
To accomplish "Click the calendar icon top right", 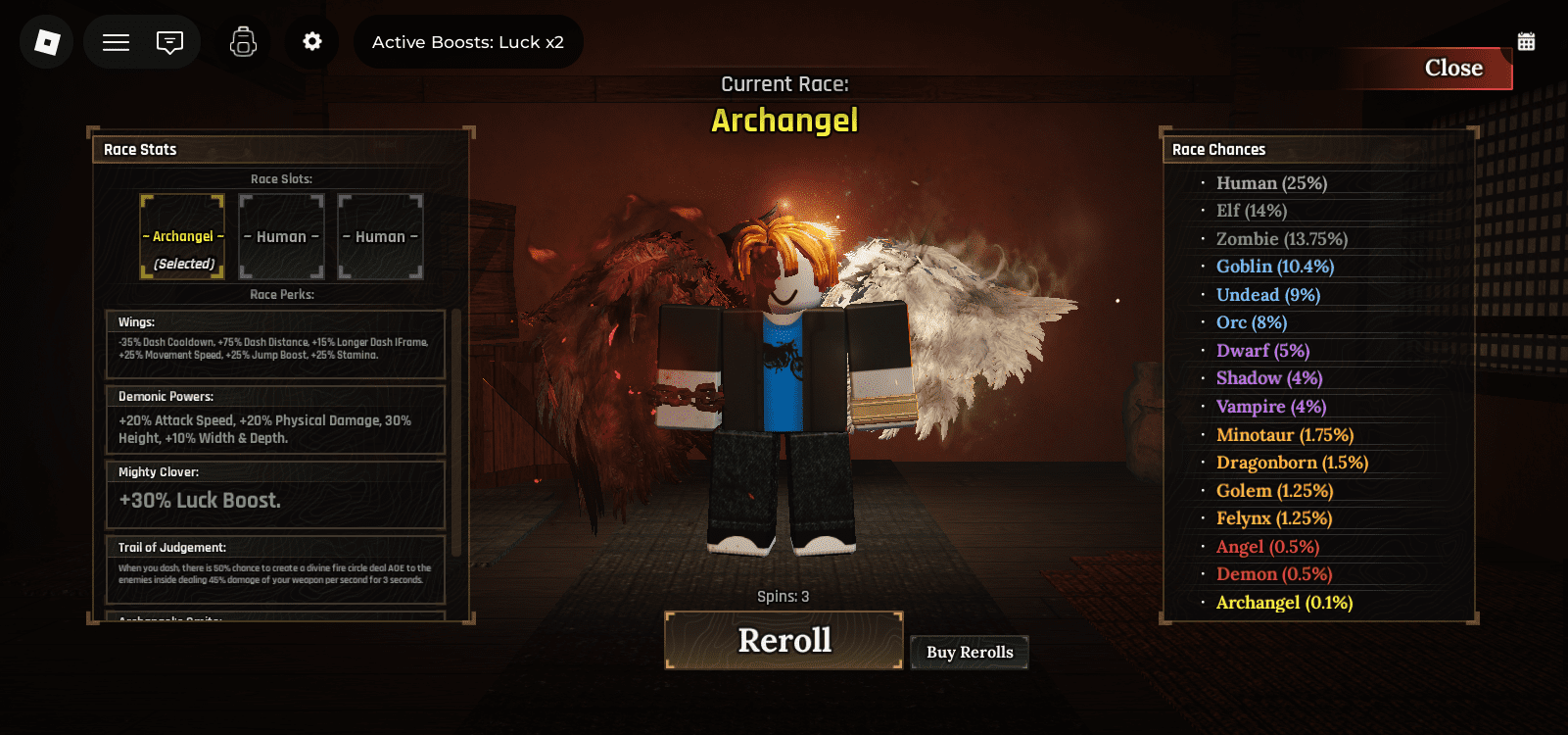I will click(1525, 40).
